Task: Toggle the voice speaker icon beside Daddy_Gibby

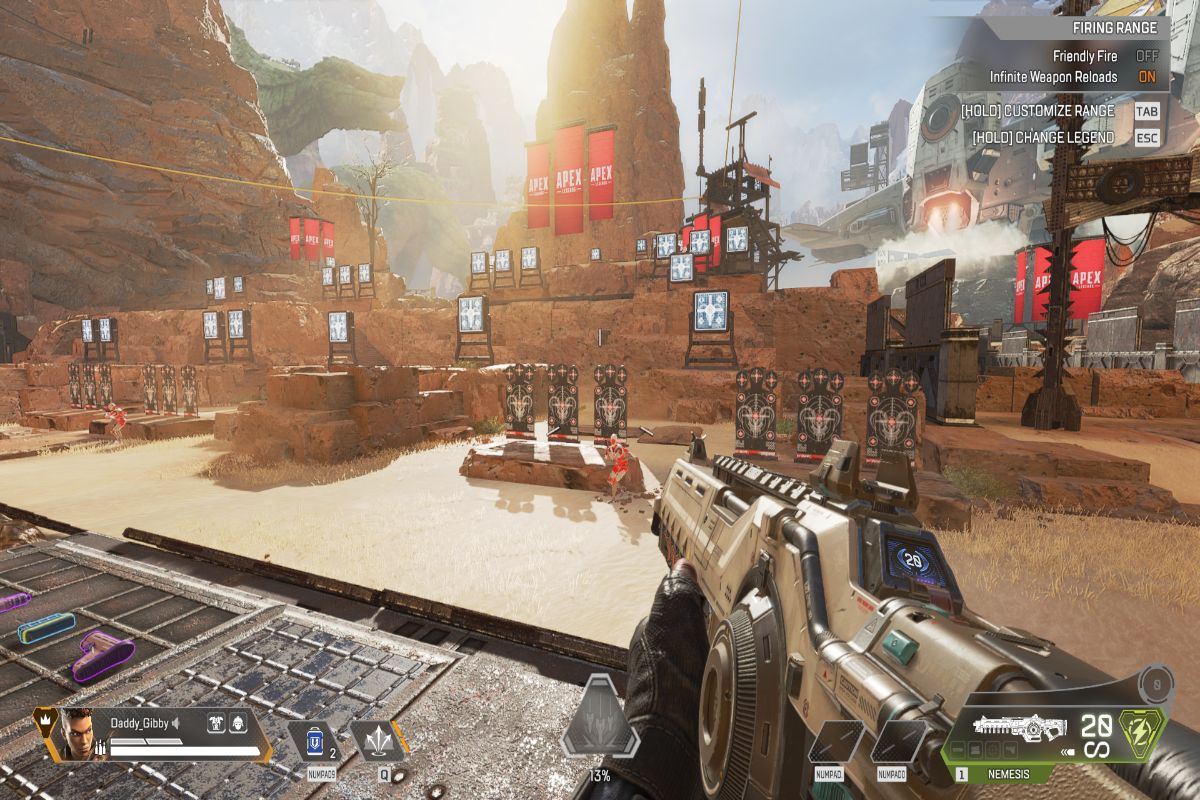Action: click(x=176, y=722)
